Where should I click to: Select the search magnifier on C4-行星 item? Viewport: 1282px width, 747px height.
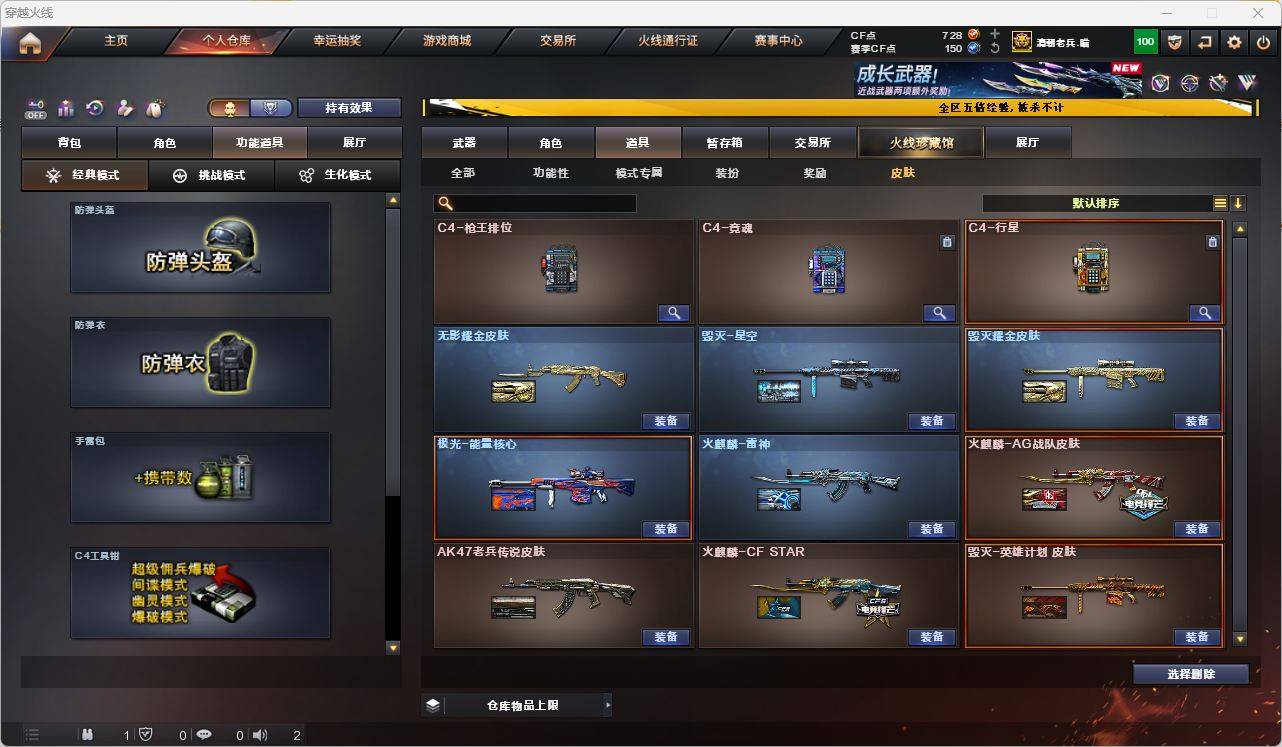(x=1204, y=312)
